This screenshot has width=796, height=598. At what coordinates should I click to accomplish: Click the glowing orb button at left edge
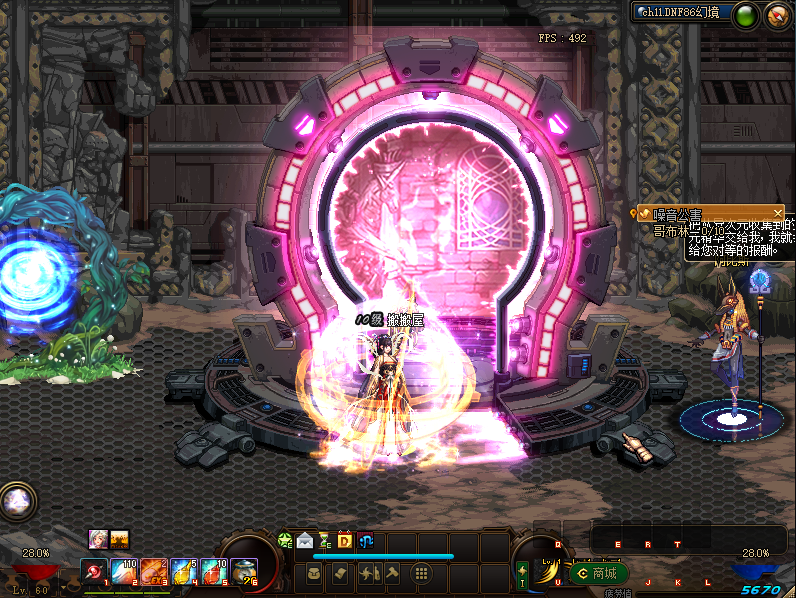(x=15, y=500)
